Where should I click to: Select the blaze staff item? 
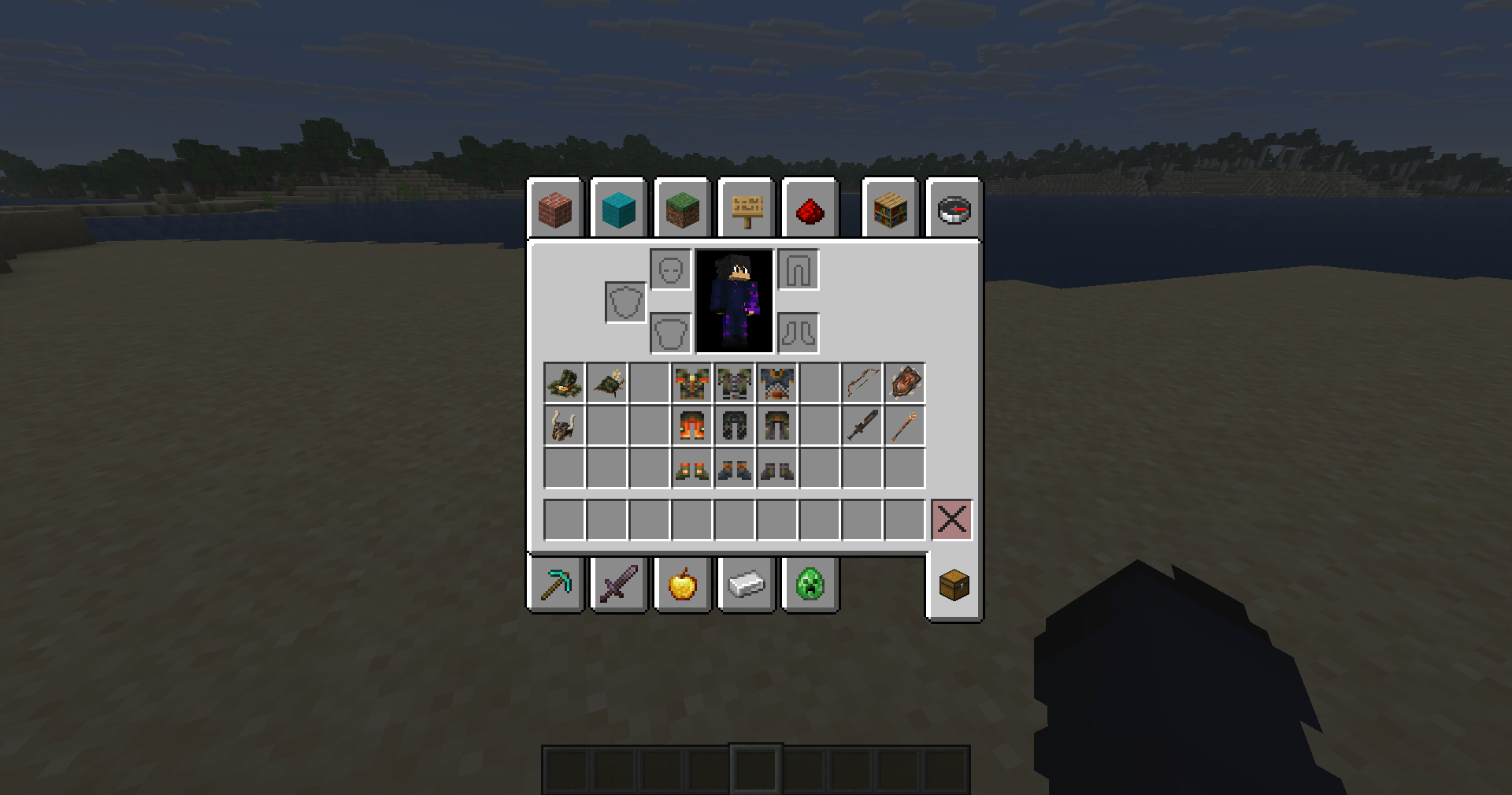pos(905,425)
